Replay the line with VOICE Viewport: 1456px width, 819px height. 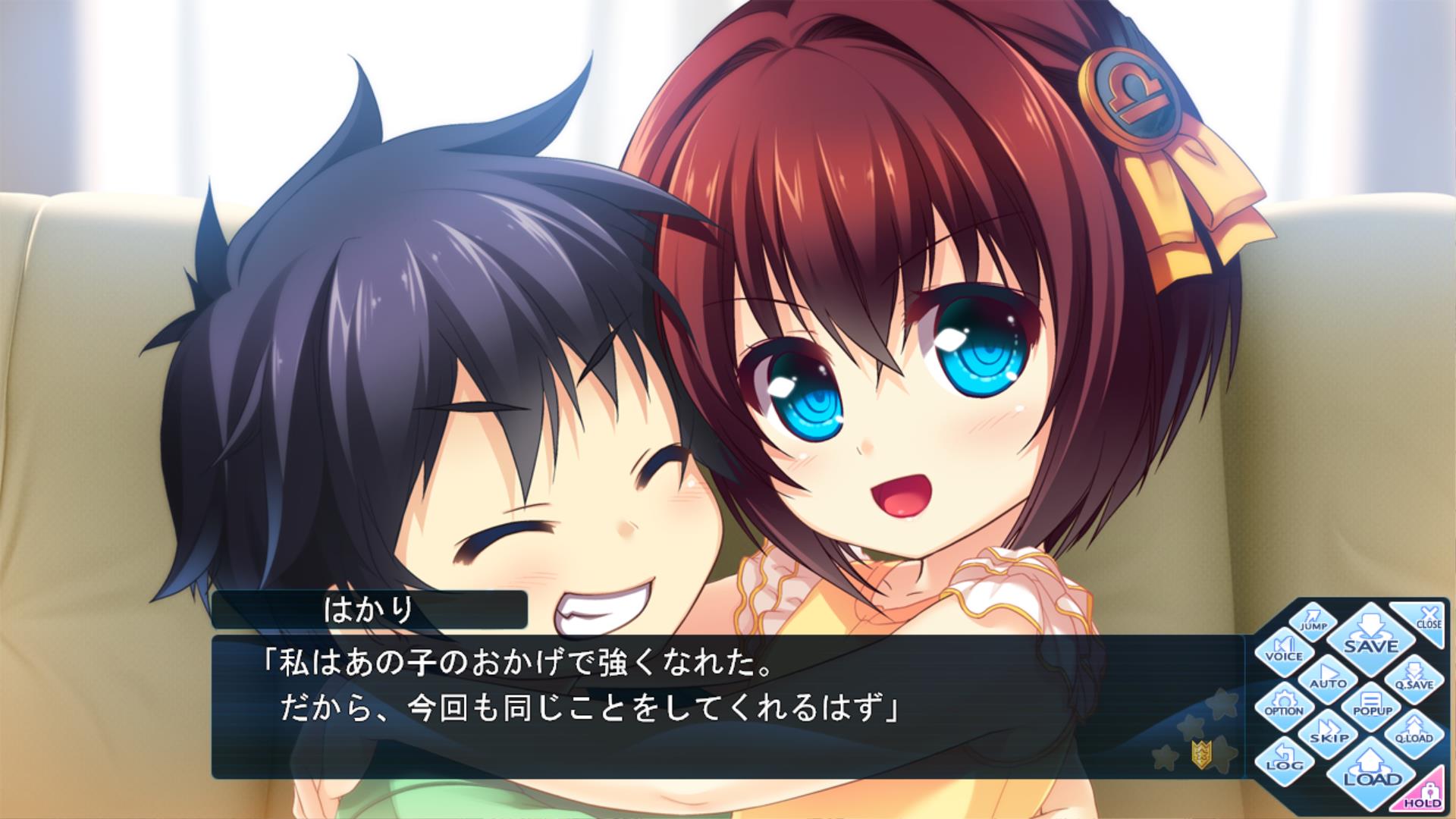click(x=1284, y=649)
